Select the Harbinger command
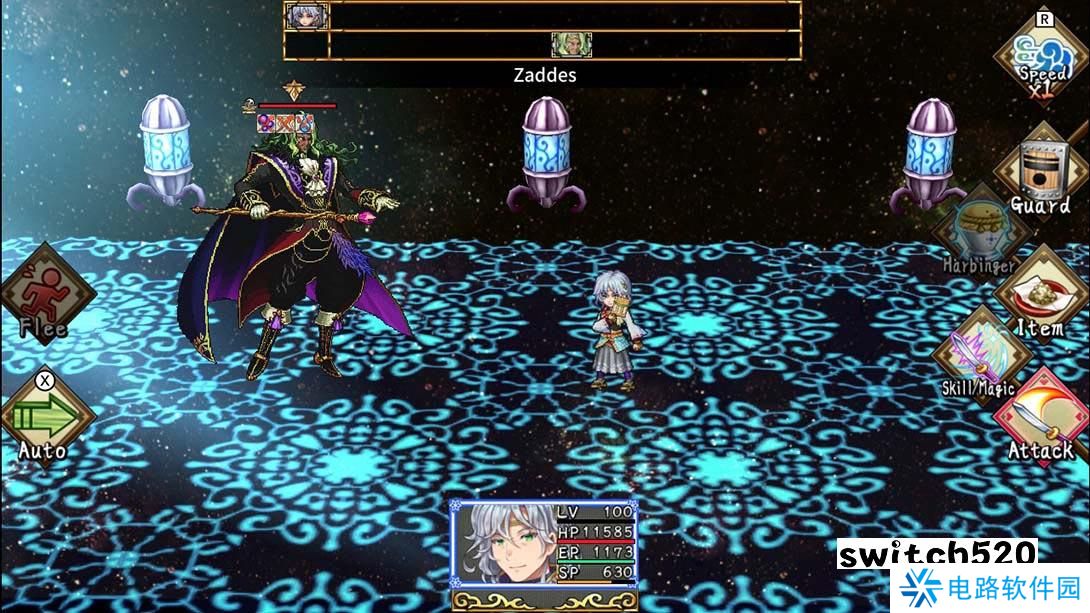 click(979, 234)
